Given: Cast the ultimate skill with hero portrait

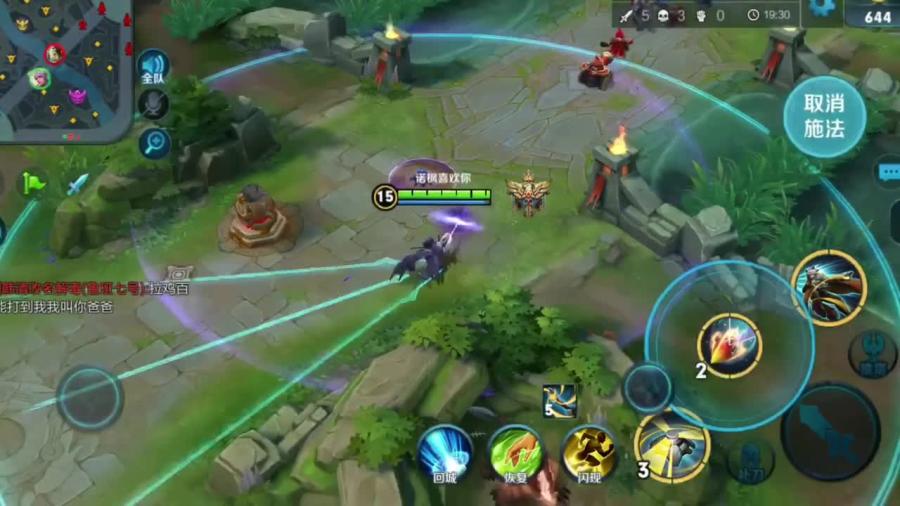Looking at the screenshot, I should tap(828, 288).
